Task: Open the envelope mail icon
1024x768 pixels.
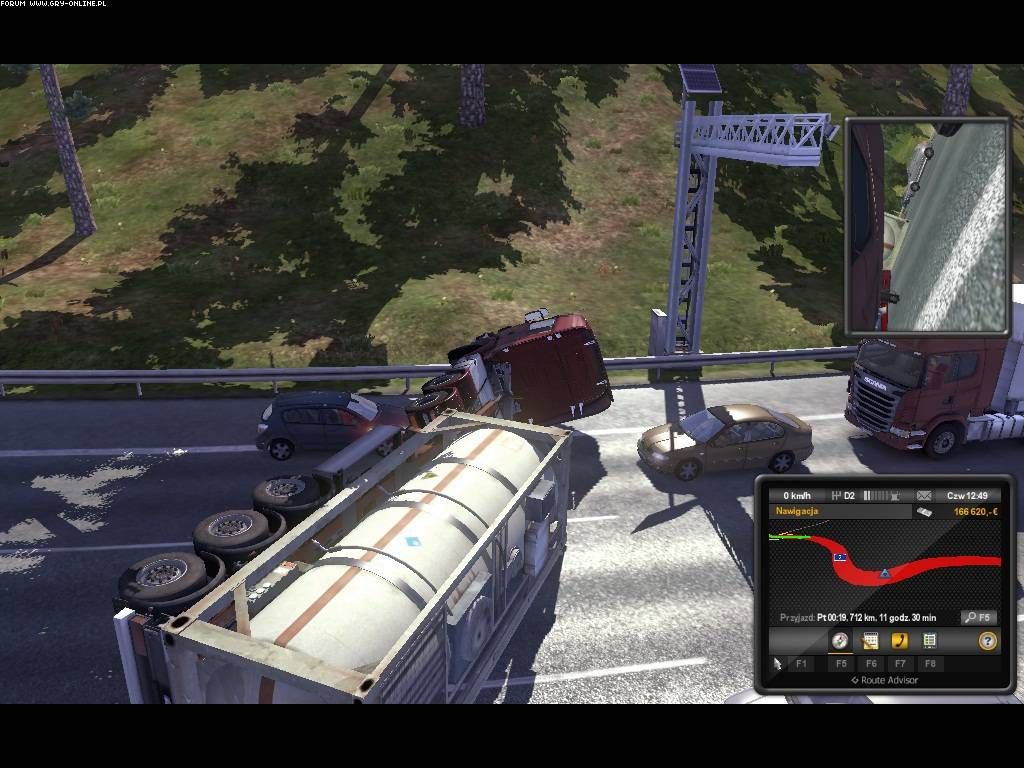Action: [x=923, y=495]
